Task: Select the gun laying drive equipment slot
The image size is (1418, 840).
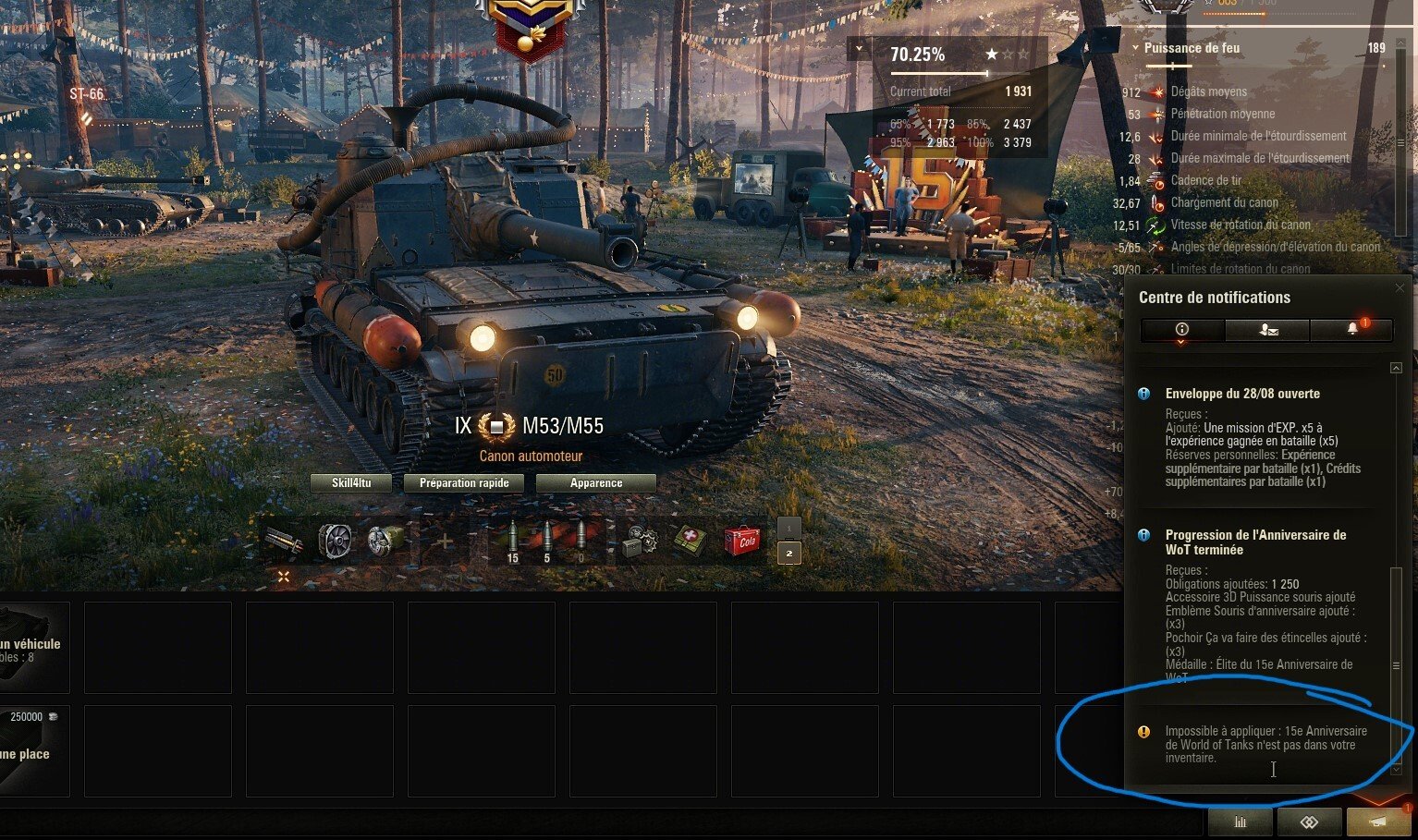Action: pyautogui.click(x=385, y=541)
